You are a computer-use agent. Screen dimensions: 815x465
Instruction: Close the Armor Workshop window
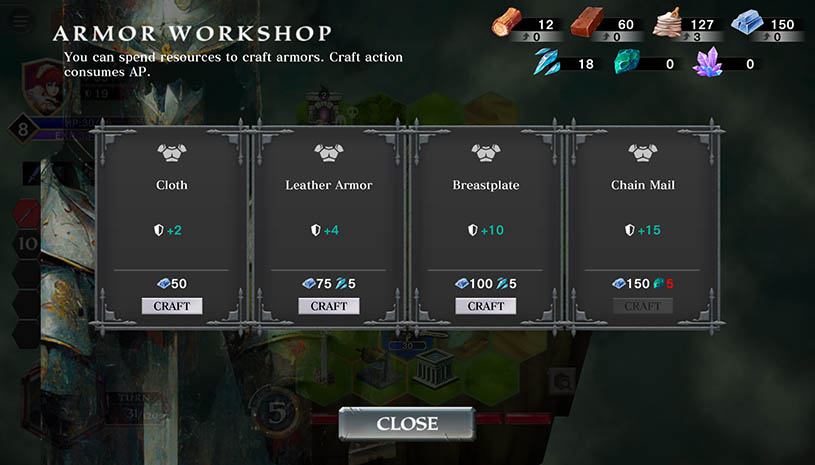[406, 424]
